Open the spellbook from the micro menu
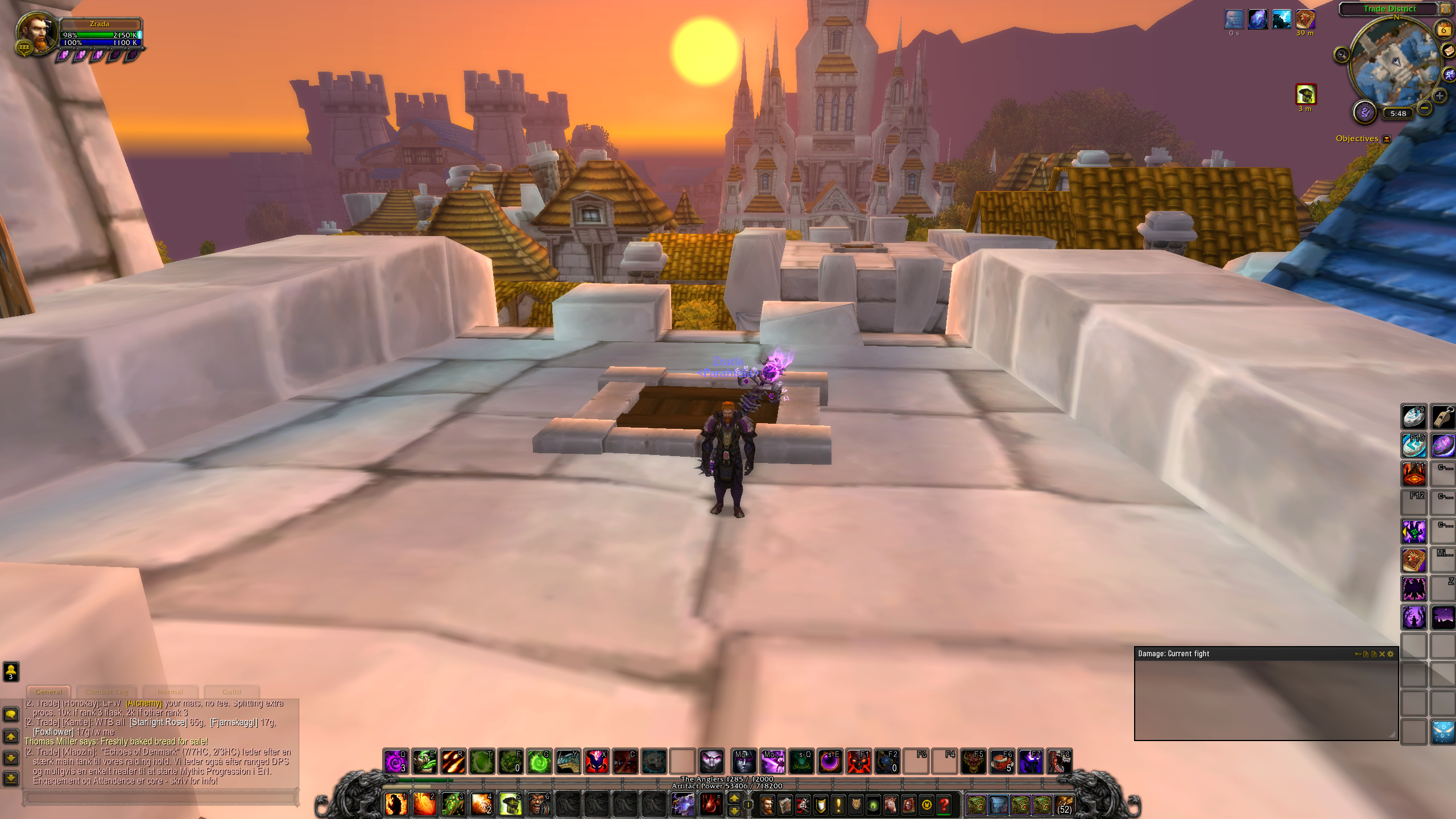This screenshot has width=1456, height=819. [x=785, y=806]
